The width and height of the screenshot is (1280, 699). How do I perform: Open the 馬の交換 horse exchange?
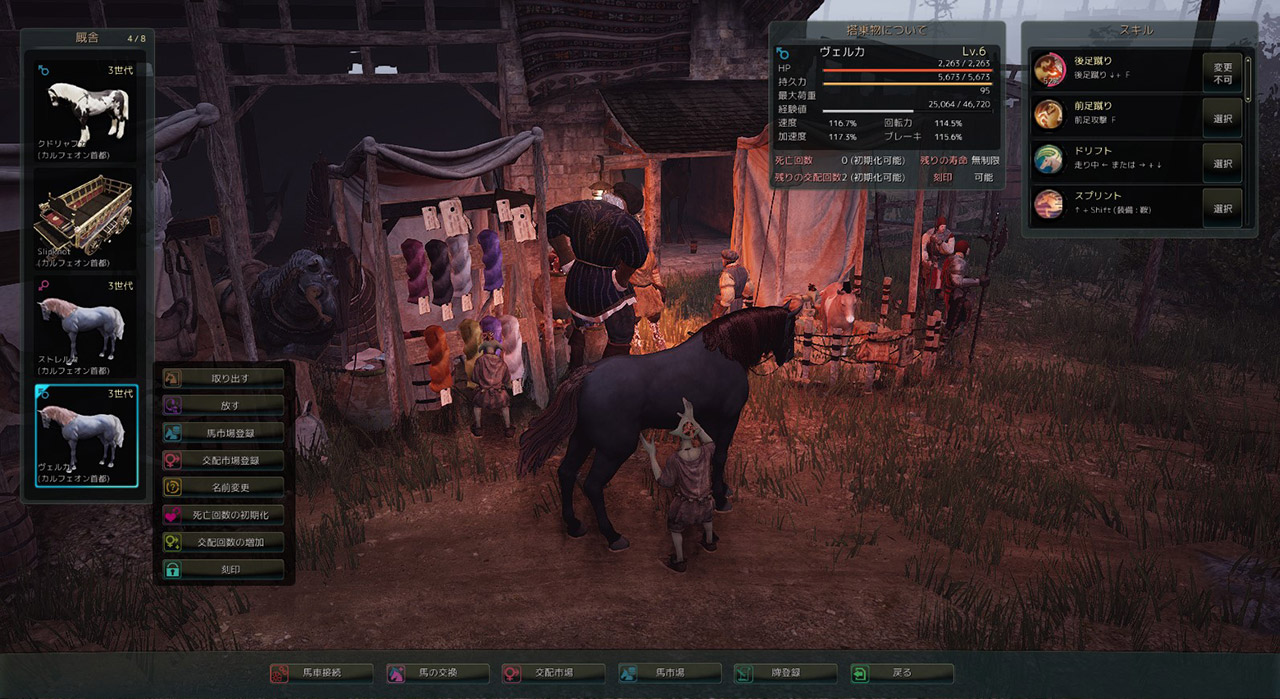tap(437, 673)
